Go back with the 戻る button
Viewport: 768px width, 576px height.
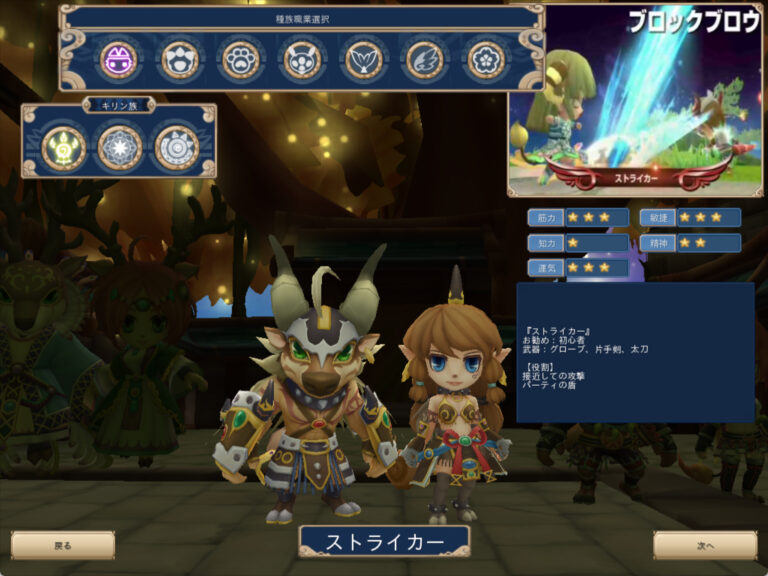coord(63,545)
